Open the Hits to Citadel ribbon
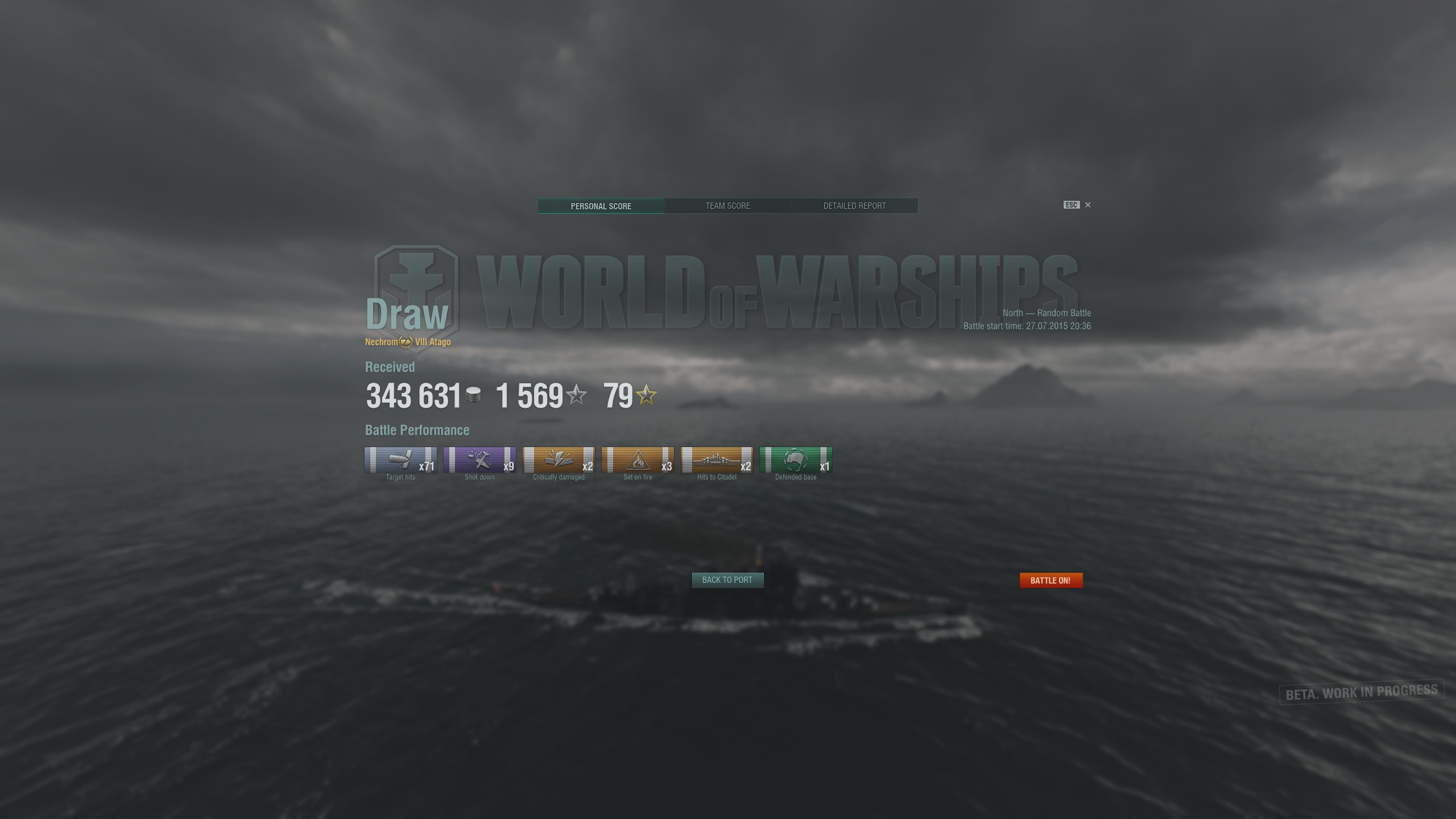The height and width of the screenshot is (819, 1456). pos(716,462)
